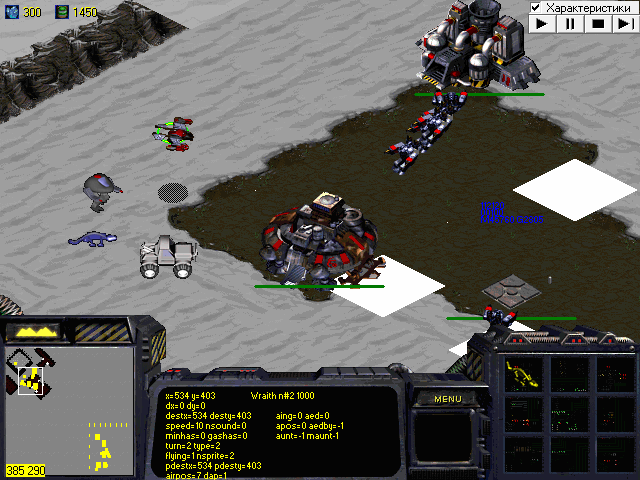
Task: Select the yellow unit command icon
Action: tap(523, 374)
